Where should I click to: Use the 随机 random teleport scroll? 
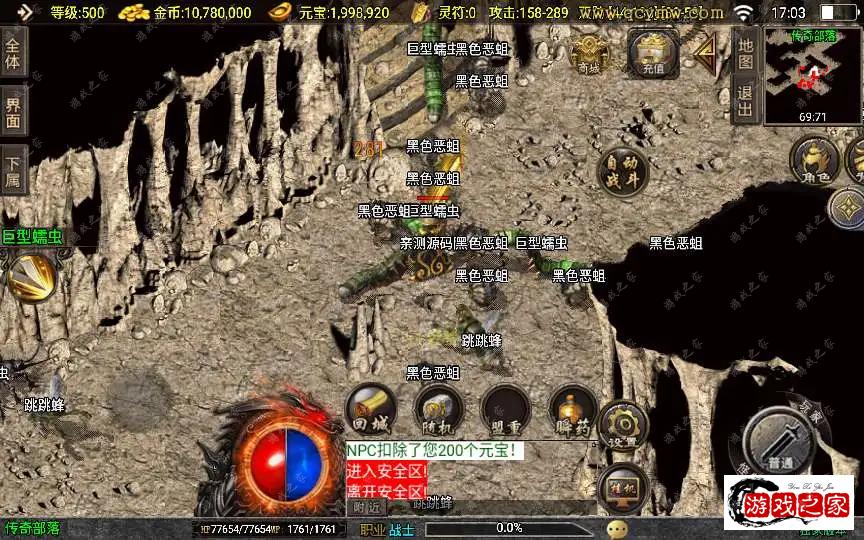(438, 408)
